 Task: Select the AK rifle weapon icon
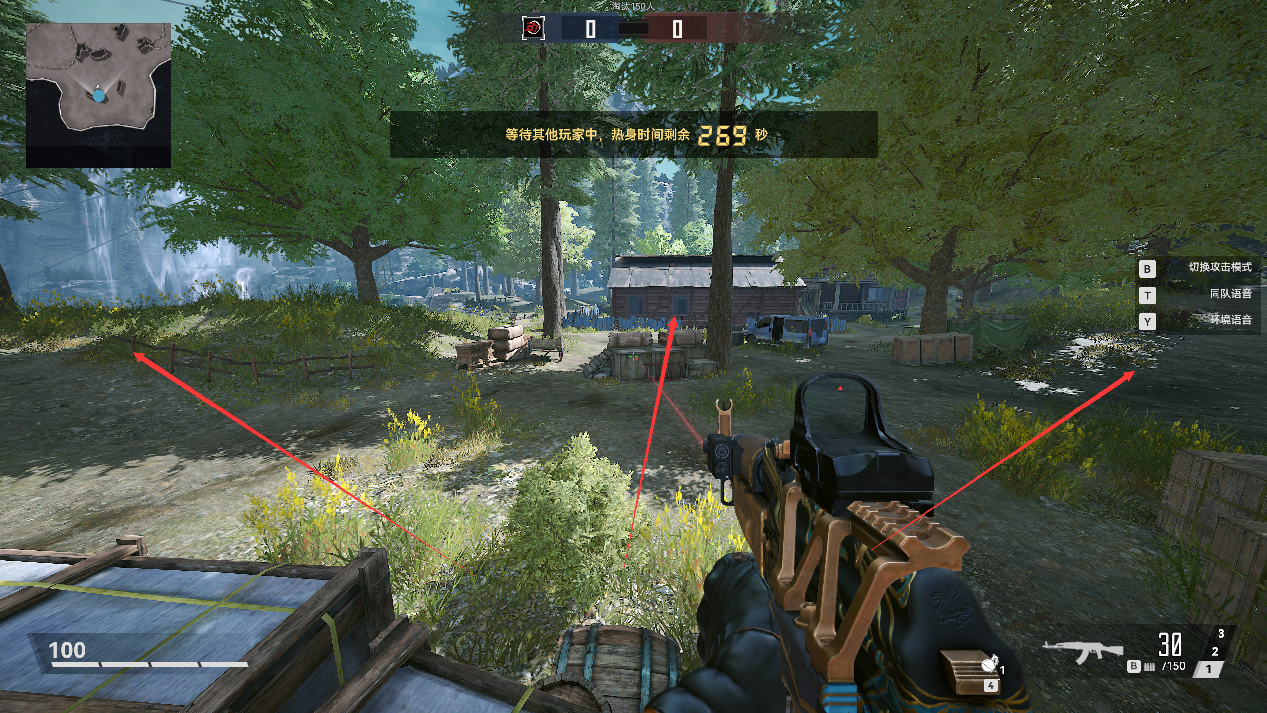(x=1081, y=651)
